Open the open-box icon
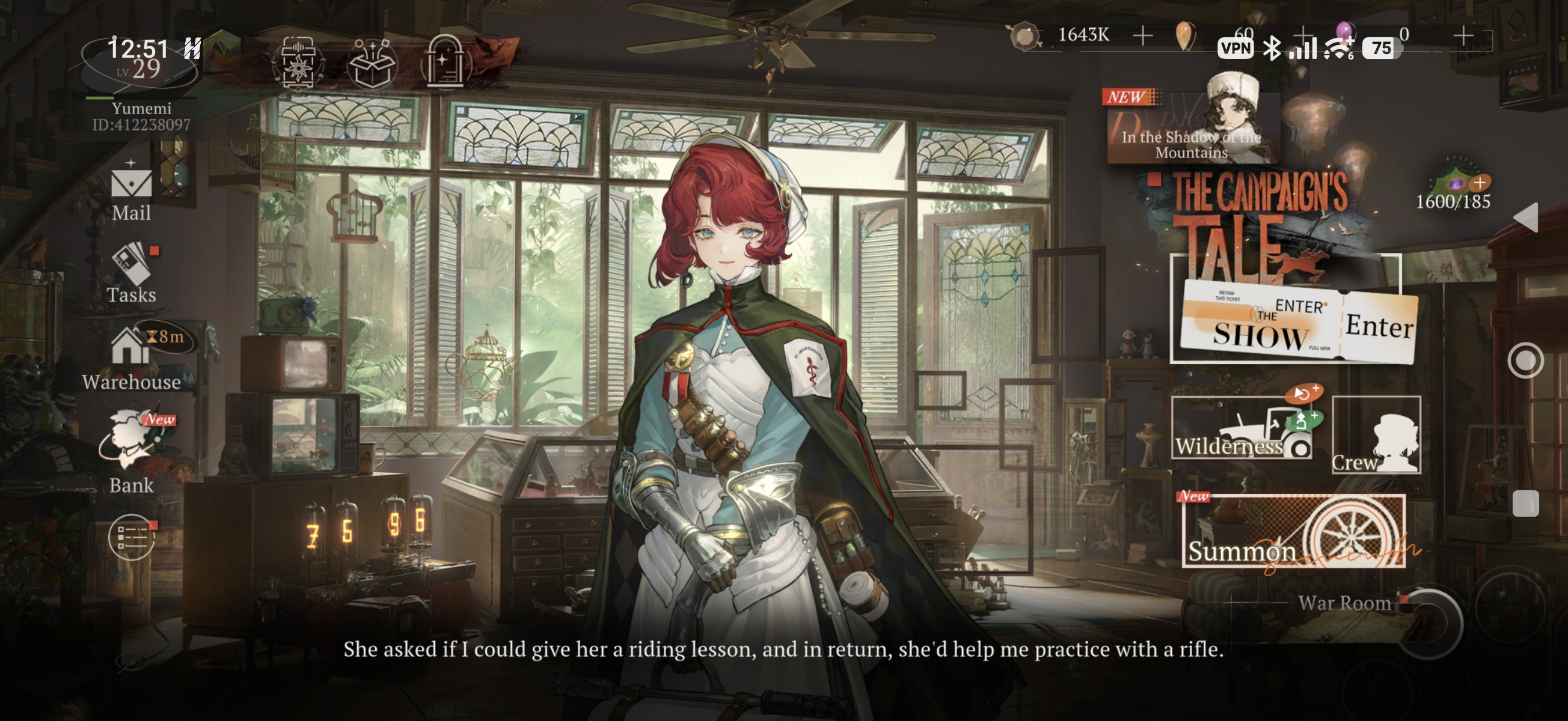Screen dimensions: 1568x721 [372, 63]
